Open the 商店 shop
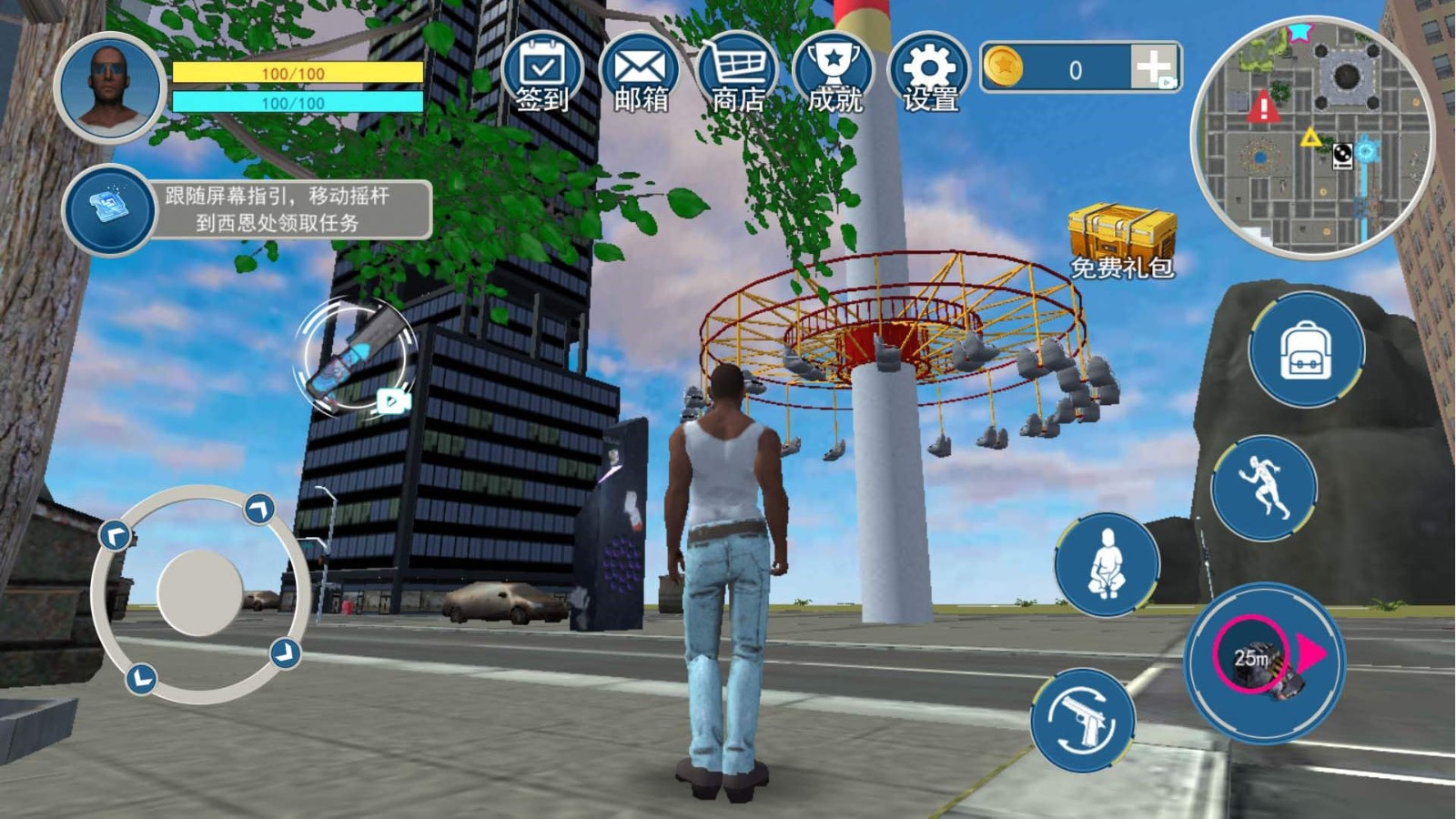The height and width of the screenshot is (819, 1456). [x=737, y=75]
